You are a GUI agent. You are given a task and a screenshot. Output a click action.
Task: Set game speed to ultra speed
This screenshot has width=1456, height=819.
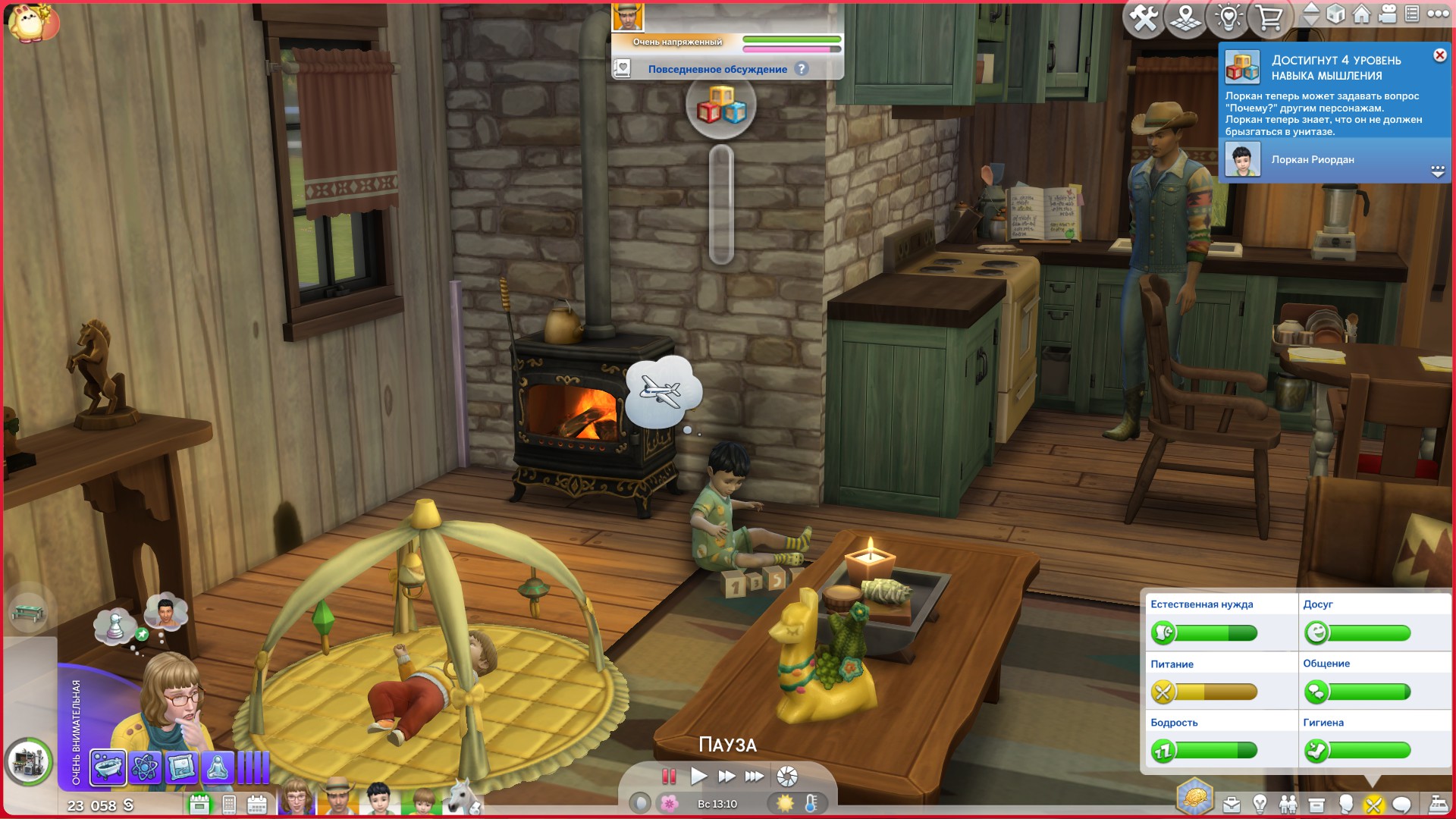755,776
